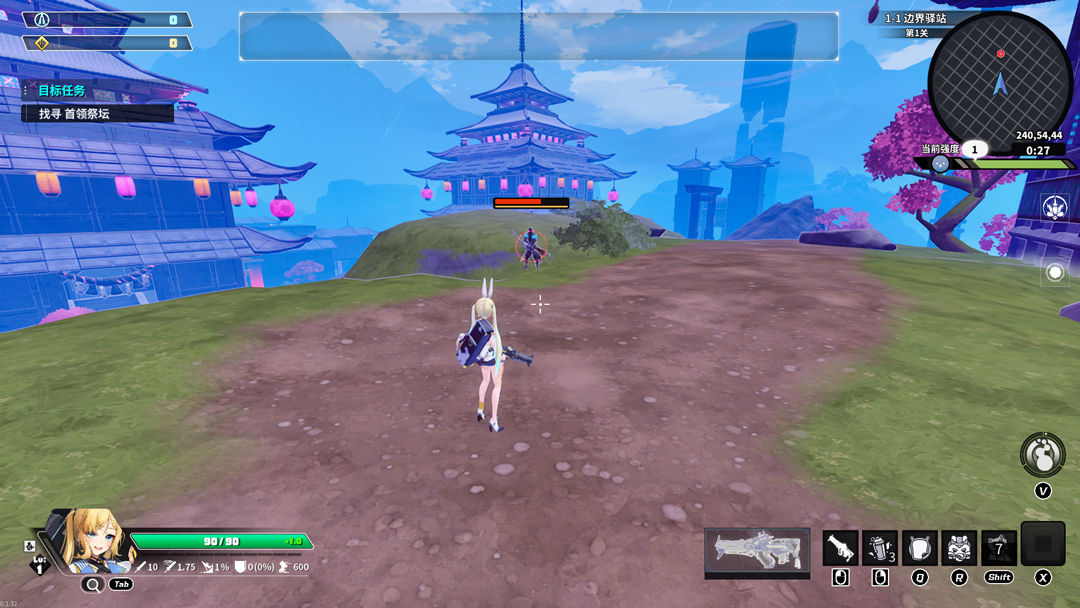Click the lotus emblem icon on right edge
Image resolution: width=1080 pixels, height=608 pixels.
coord(1054,207)
